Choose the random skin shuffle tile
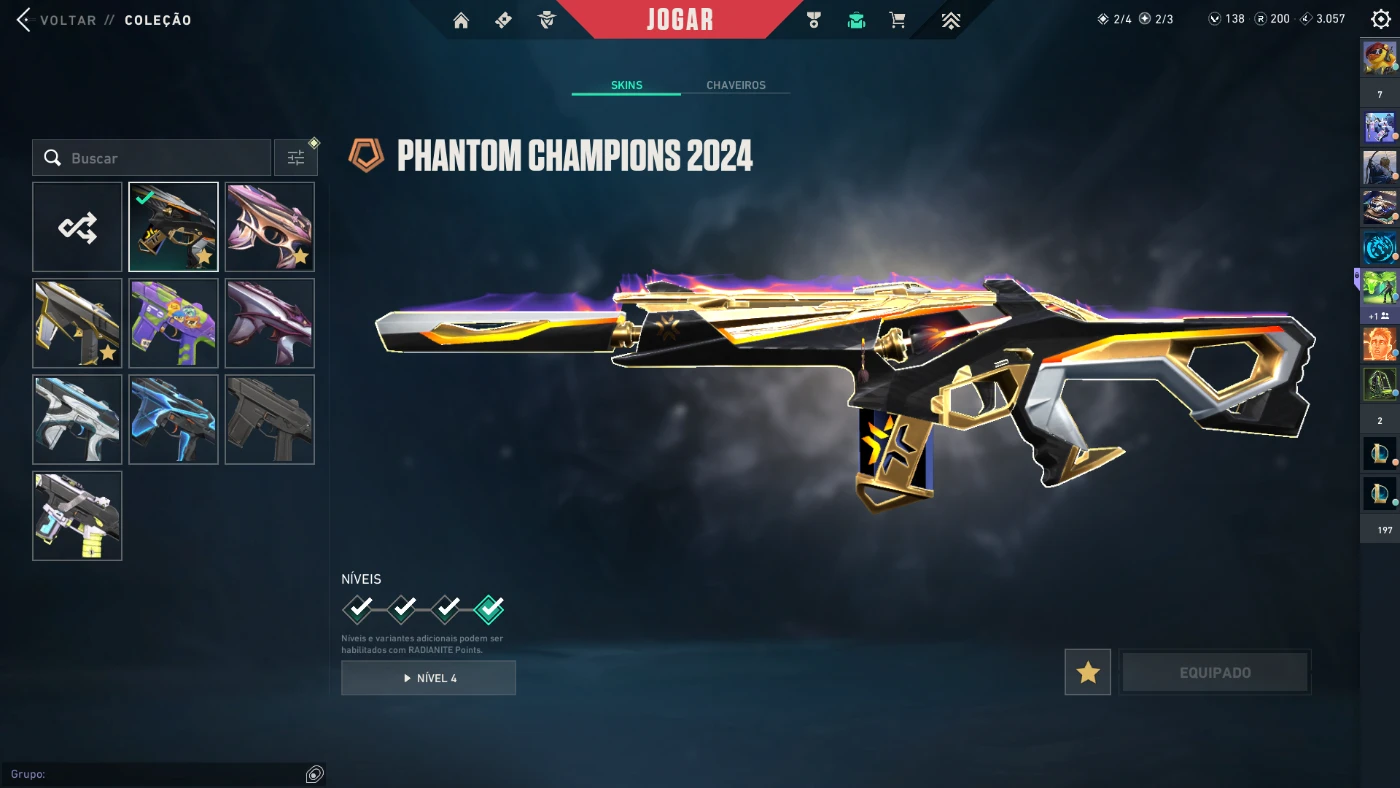The height and width of the screenshot is (788, 1400). pos(77,227)
